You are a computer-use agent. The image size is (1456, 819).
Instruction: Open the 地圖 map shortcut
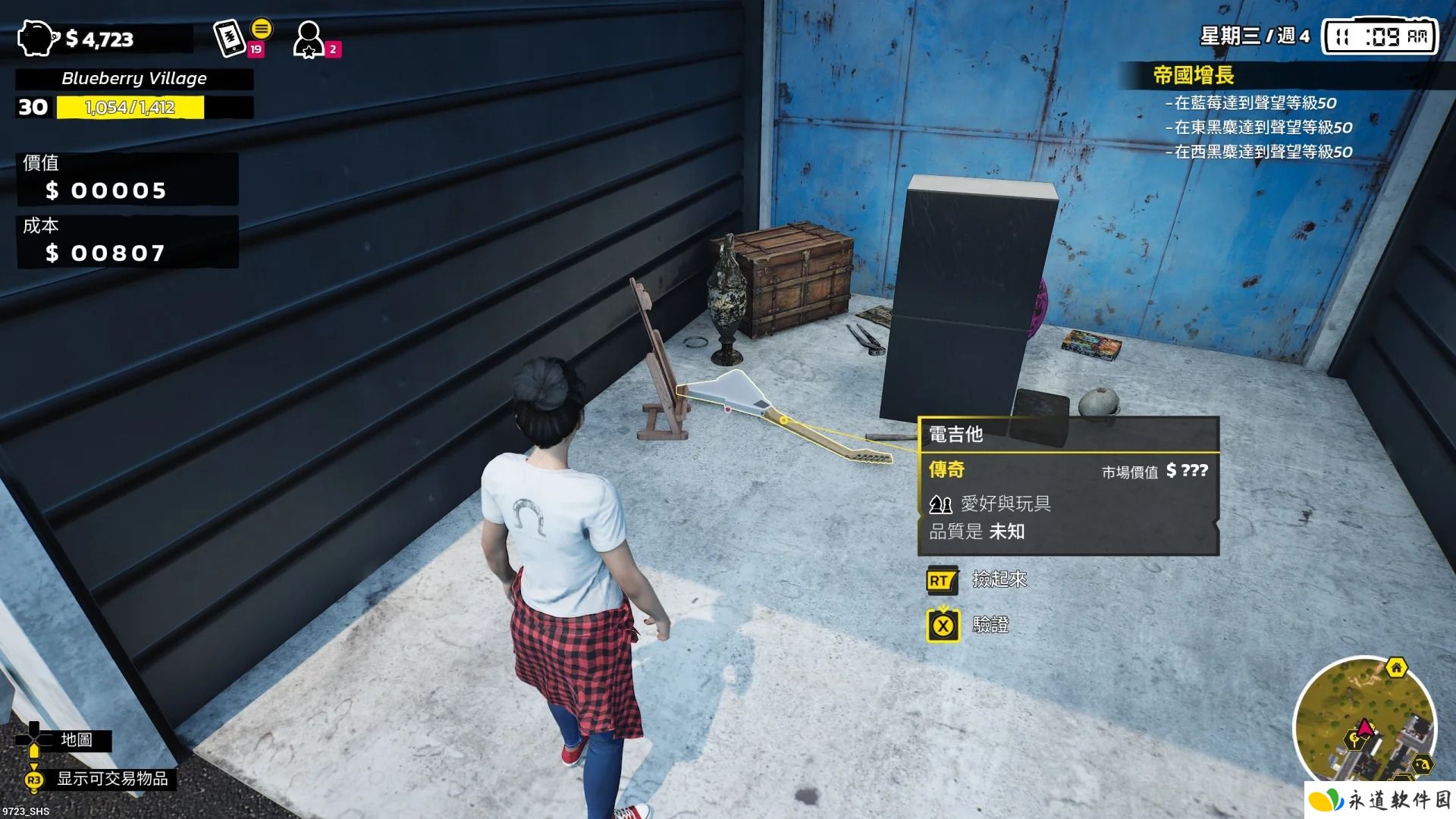point(76,740)
